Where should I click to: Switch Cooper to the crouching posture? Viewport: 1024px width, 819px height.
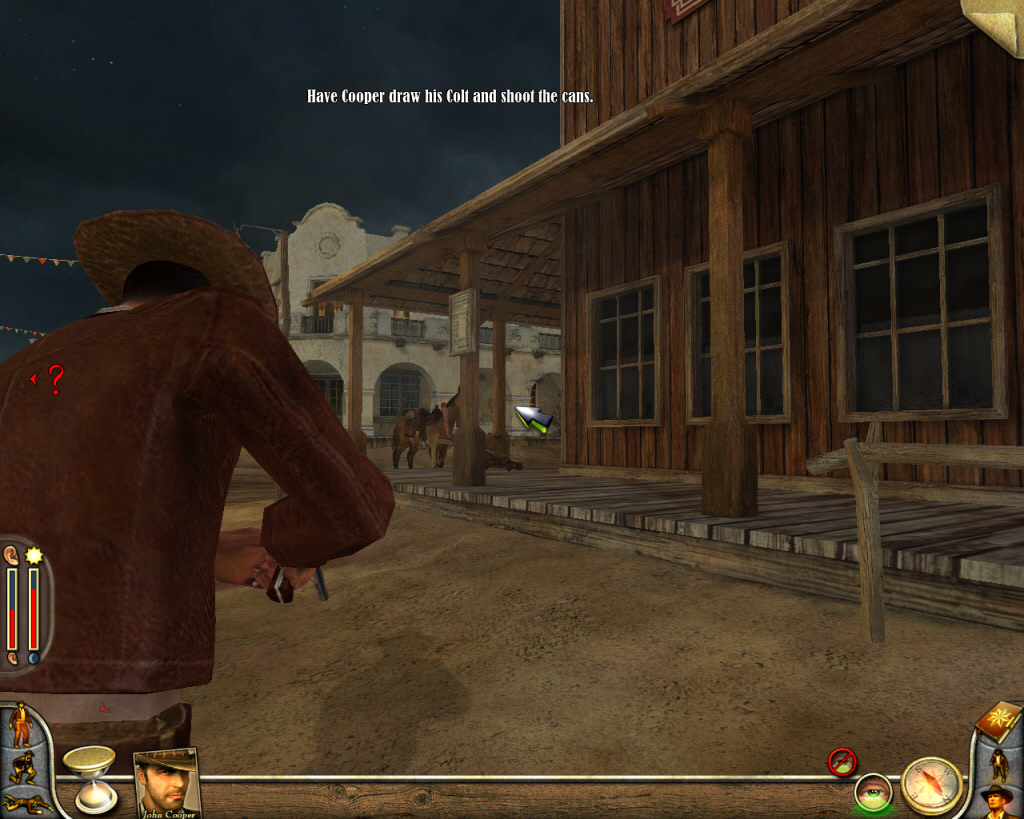[x=22, y=768]
